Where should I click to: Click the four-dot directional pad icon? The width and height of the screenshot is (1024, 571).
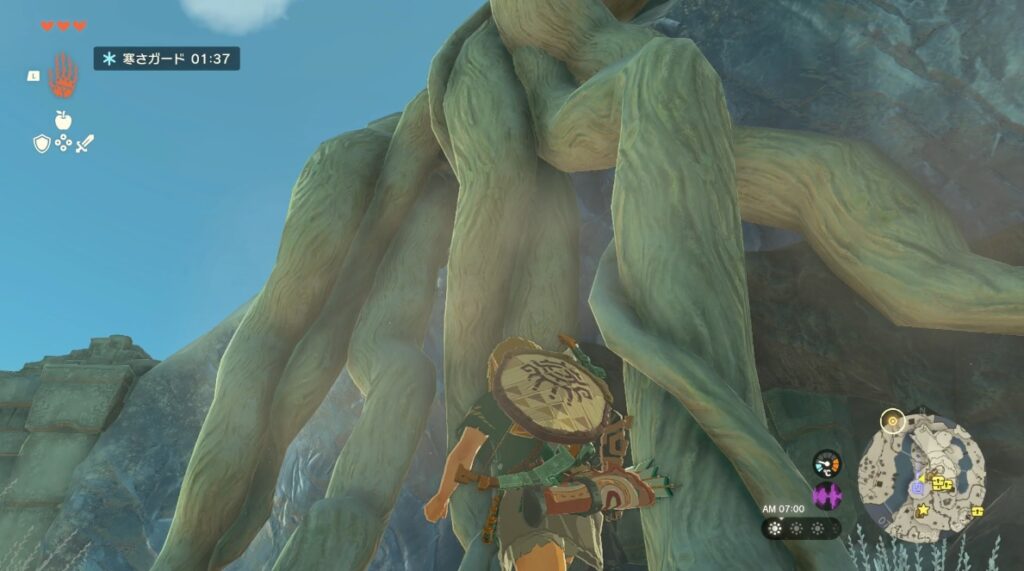coord(62,144)
